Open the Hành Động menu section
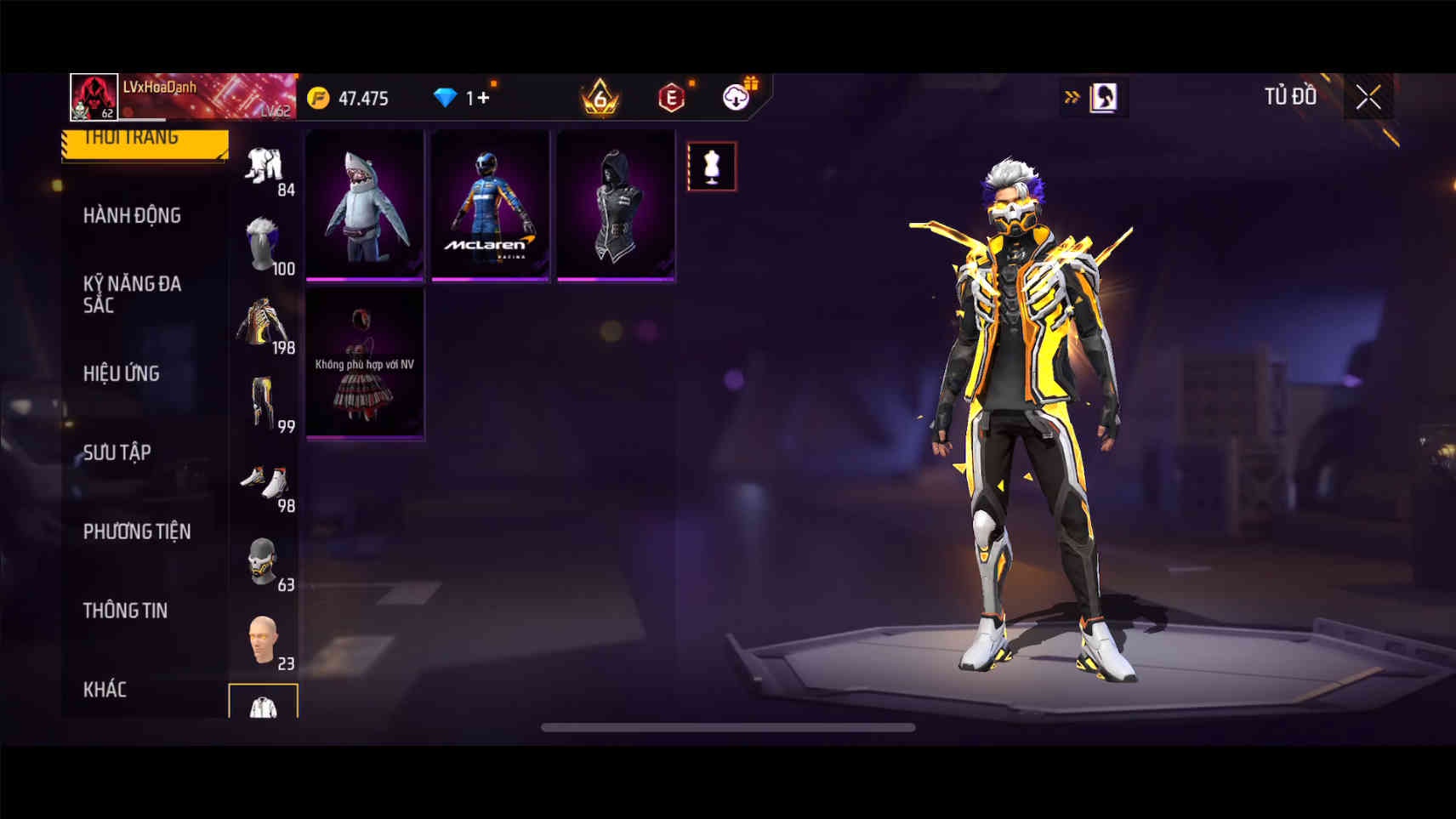 point(132,216)
